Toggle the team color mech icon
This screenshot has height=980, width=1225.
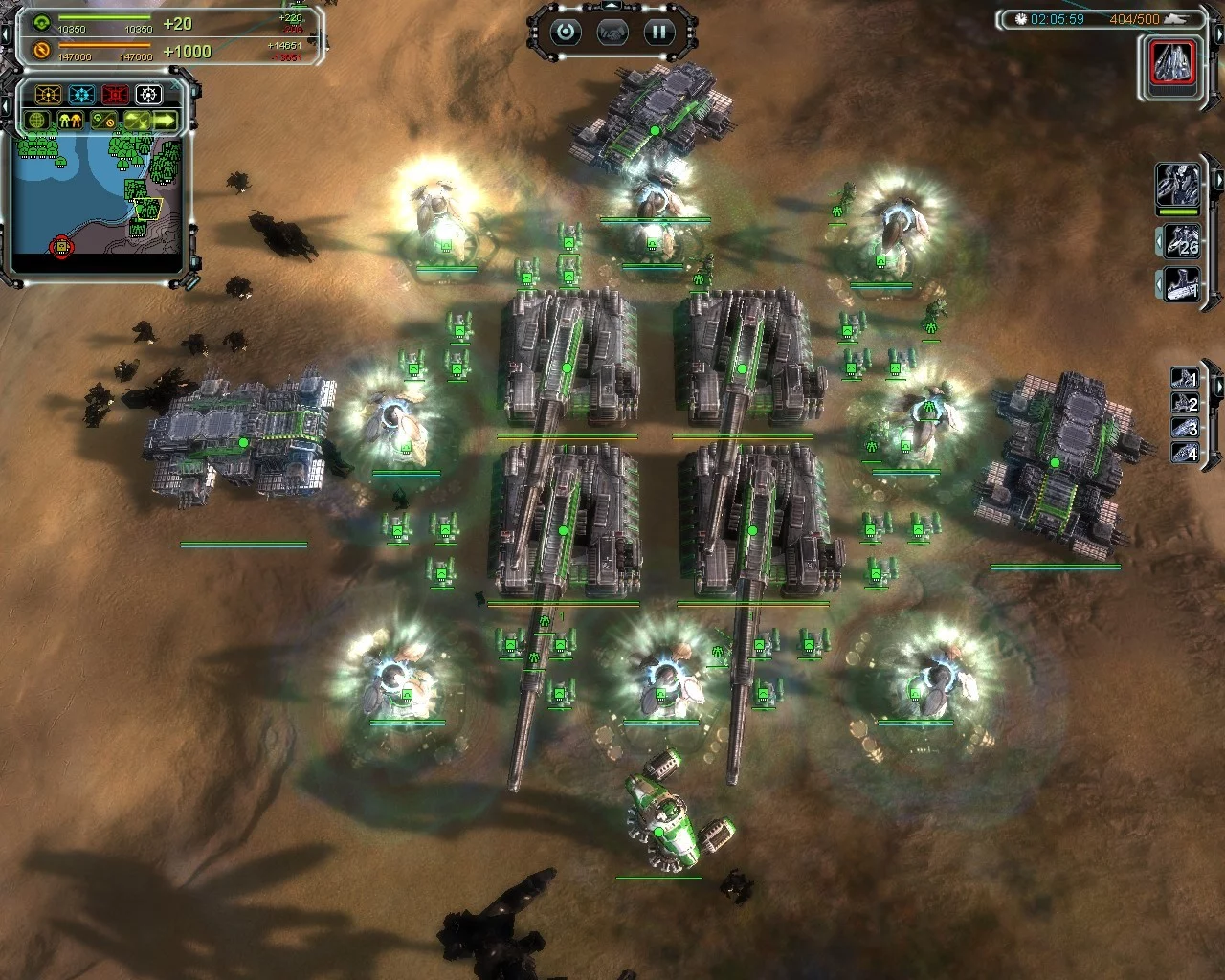point(70,121)
